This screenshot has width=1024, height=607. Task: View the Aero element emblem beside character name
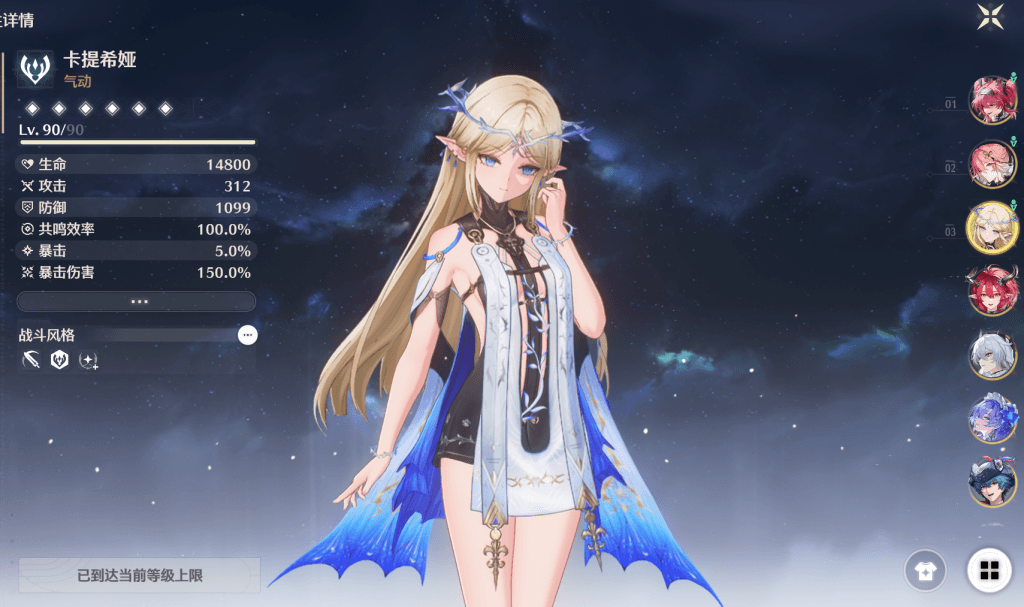point(37,70)
